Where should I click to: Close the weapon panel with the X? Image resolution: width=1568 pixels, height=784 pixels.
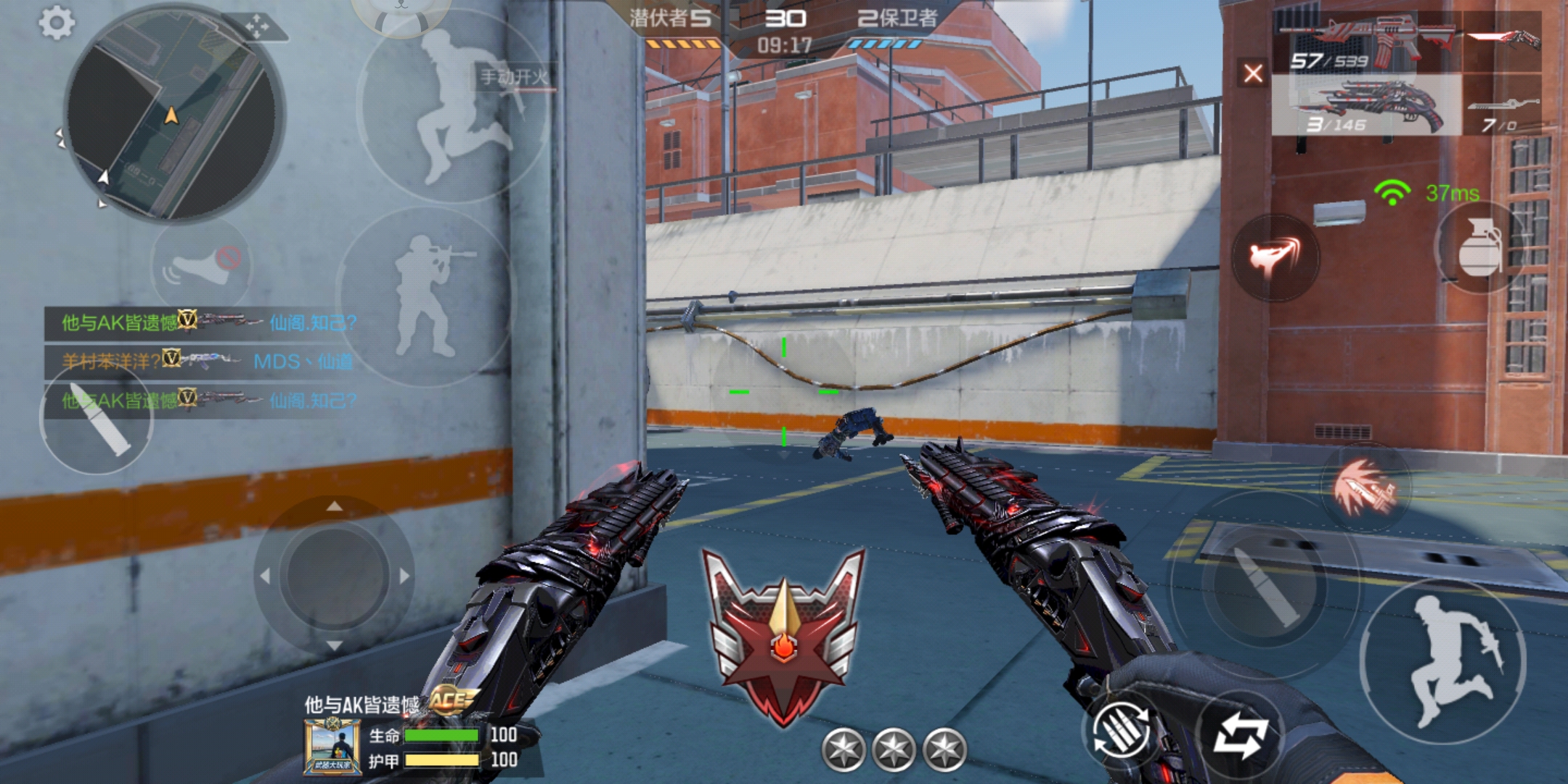[x=1253, y=73]
